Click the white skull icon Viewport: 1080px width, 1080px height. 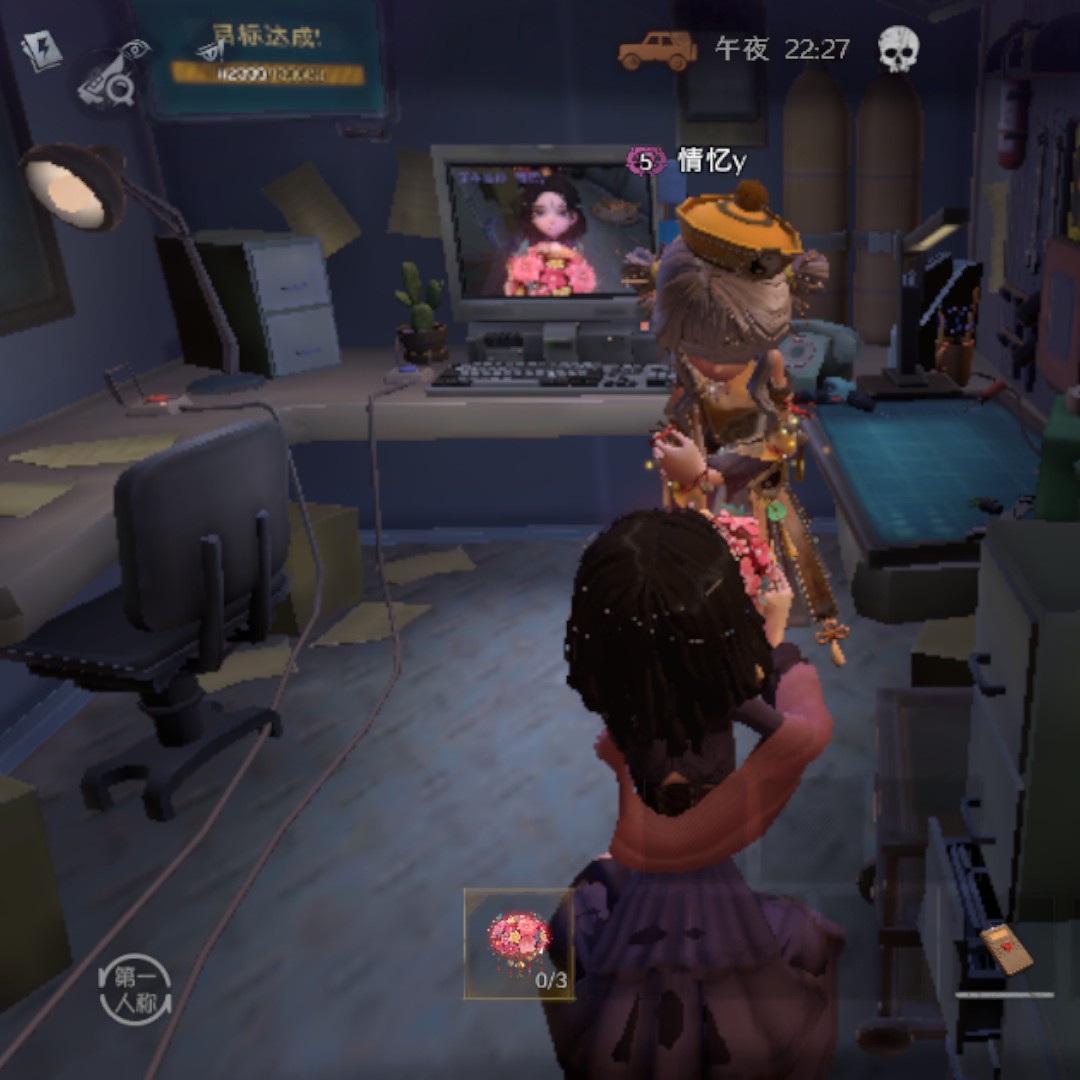click(898, 49)
